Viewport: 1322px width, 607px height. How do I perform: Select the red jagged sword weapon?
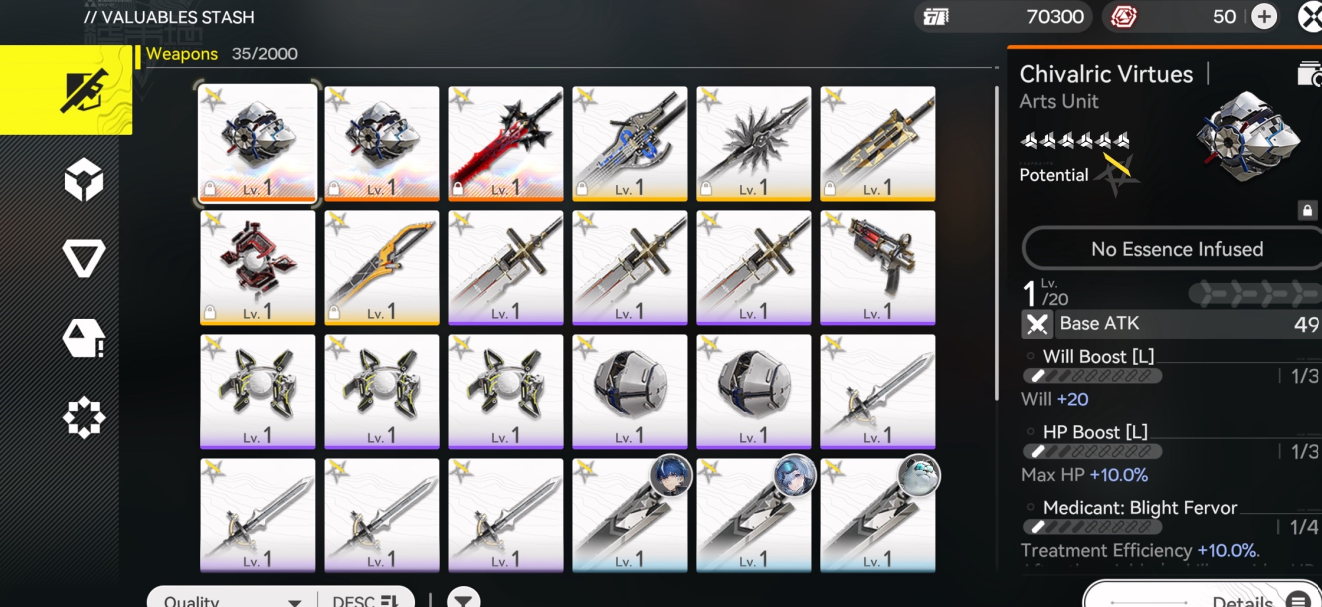(505, 143)
